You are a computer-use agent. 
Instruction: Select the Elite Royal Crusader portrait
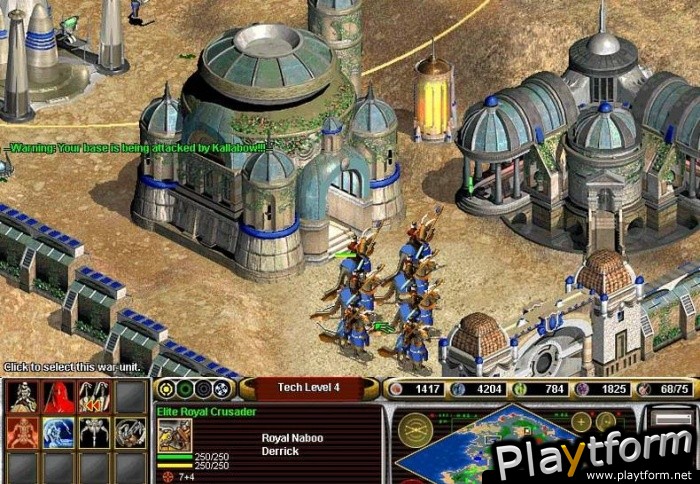click(x=175, y=434)
